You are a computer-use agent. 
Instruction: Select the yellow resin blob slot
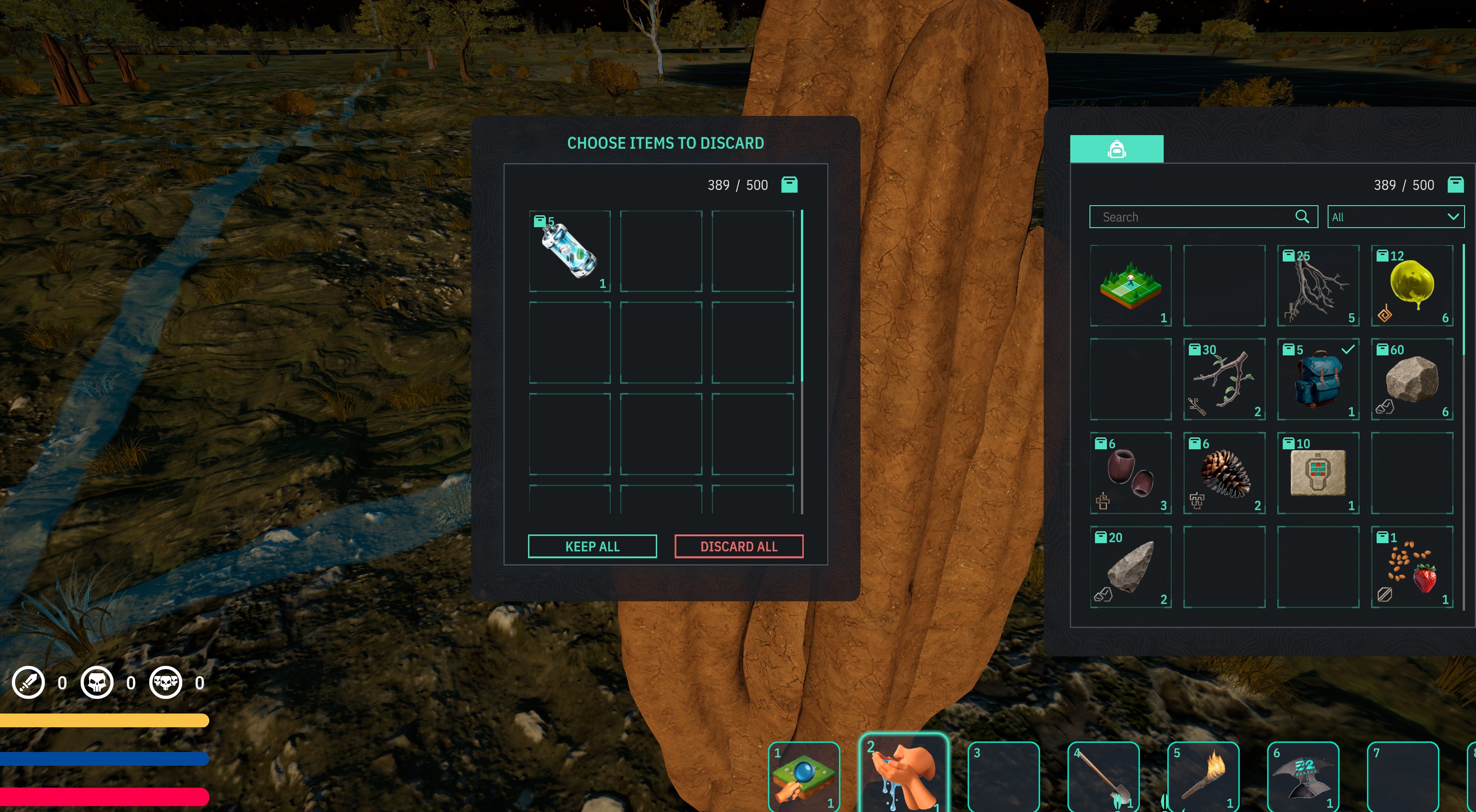pos(1412,286)
